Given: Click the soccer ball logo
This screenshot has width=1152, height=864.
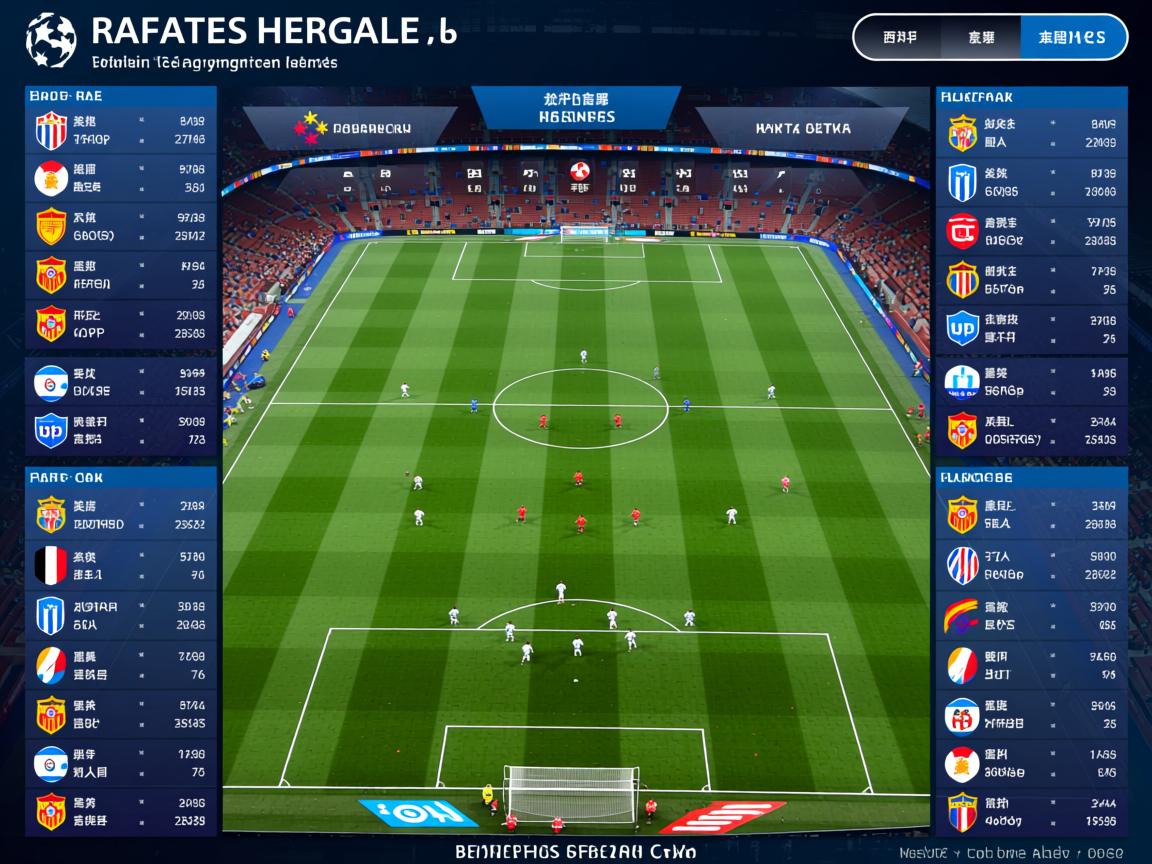Looking at the screenshot, I should tap(50, 40).
